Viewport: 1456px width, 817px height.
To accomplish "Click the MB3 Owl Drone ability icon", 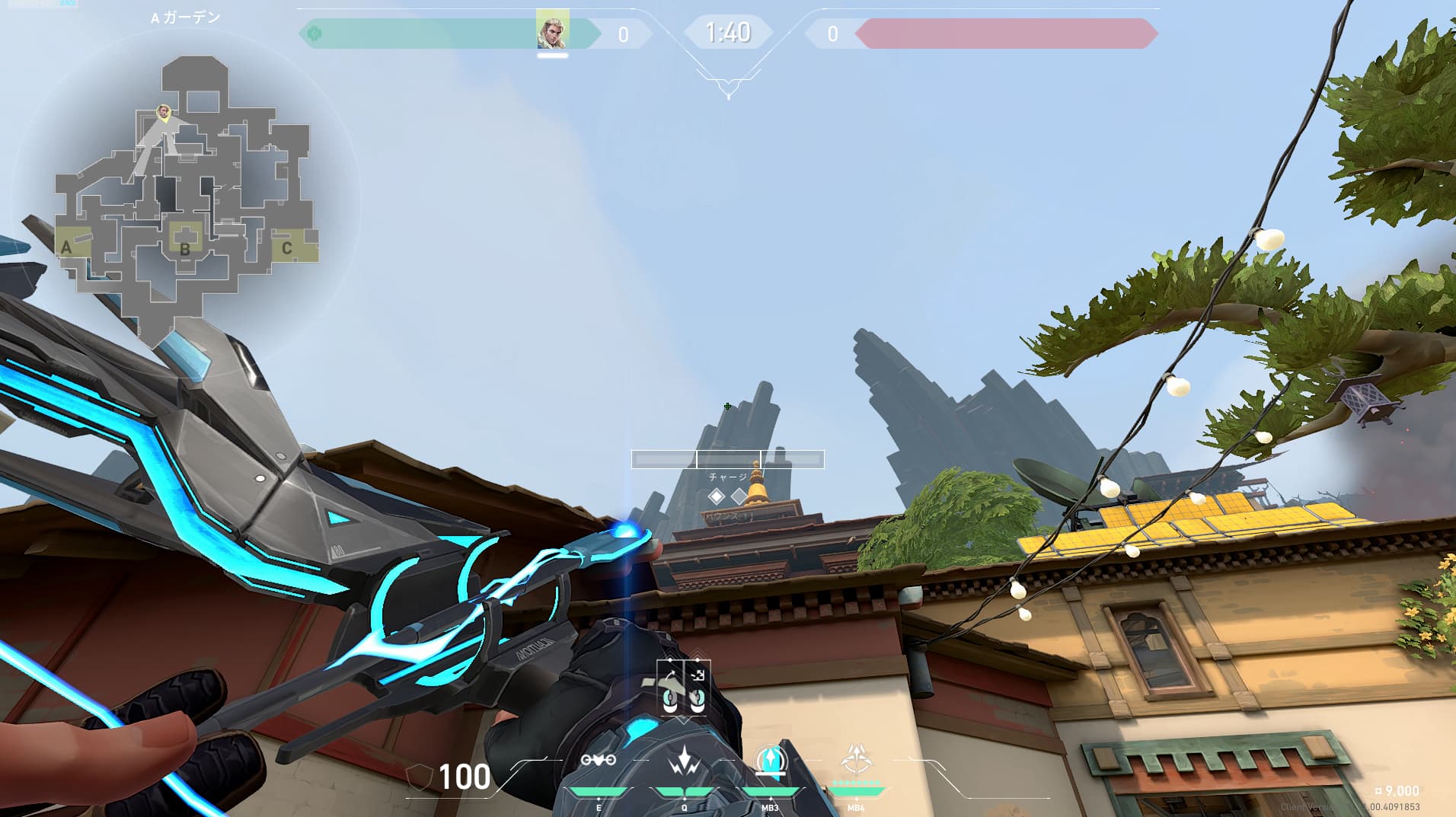I will click(x=771, y=758).
